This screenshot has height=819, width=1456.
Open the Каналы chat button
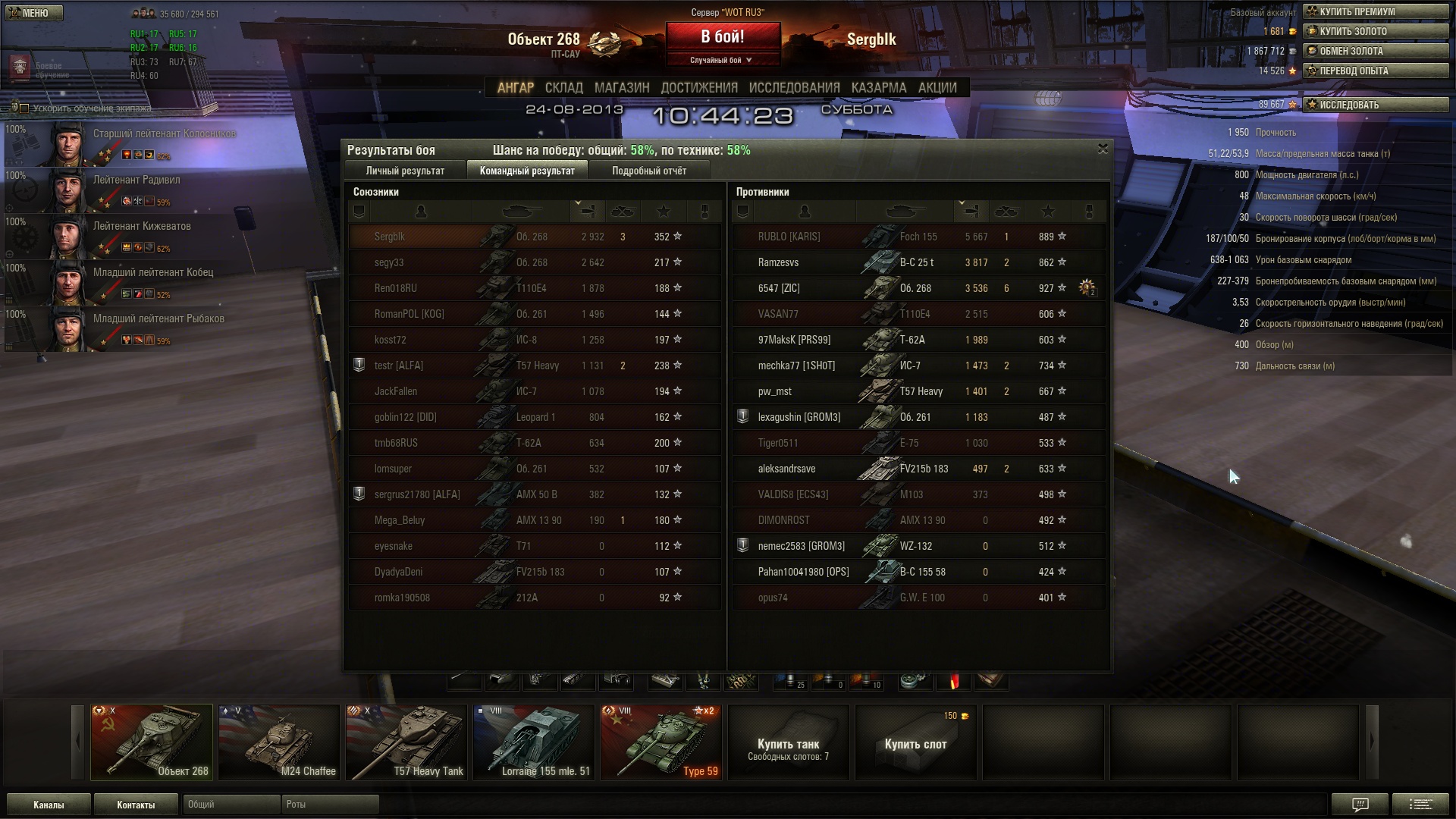[x=49, y=805]
